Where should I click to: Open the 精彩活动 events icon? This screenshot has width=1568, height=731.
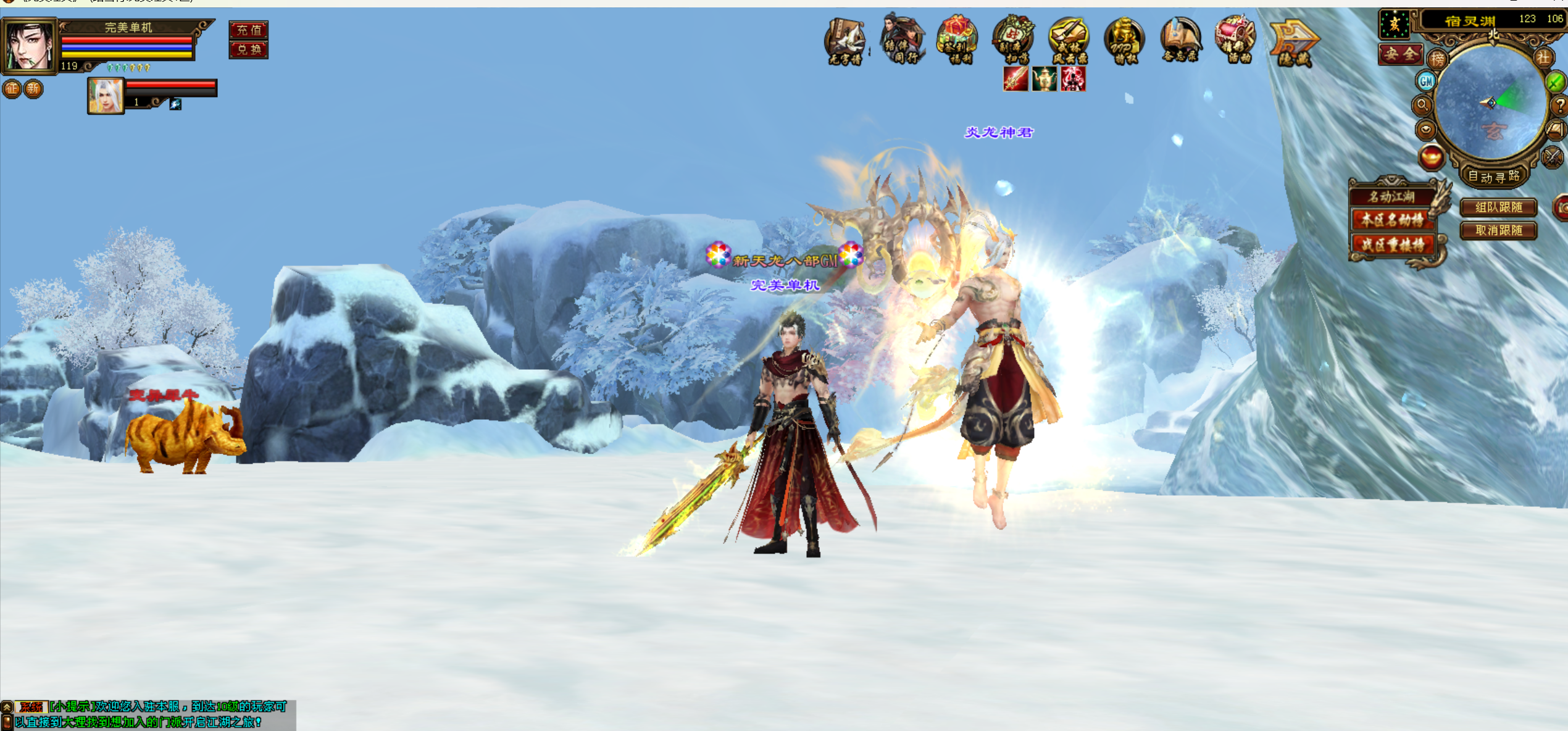pyautogui.click(x=1235, y=40)
